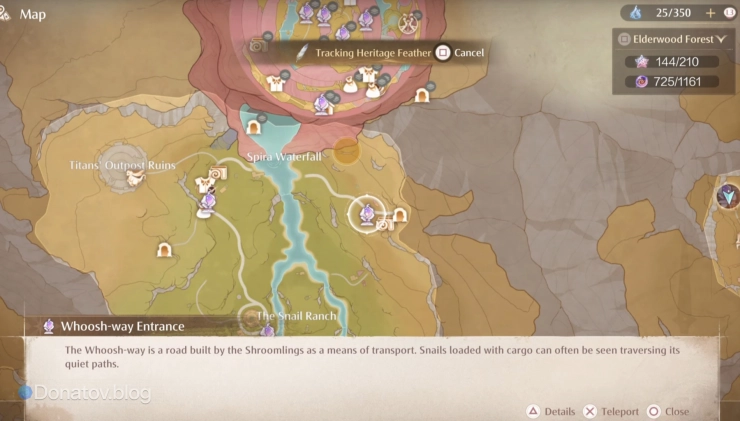Screen dimensions: 740x421
Task: Click the Titans' Outpost Ruins landmark marker
Action: pyautogui.click(x=132, y=178)
